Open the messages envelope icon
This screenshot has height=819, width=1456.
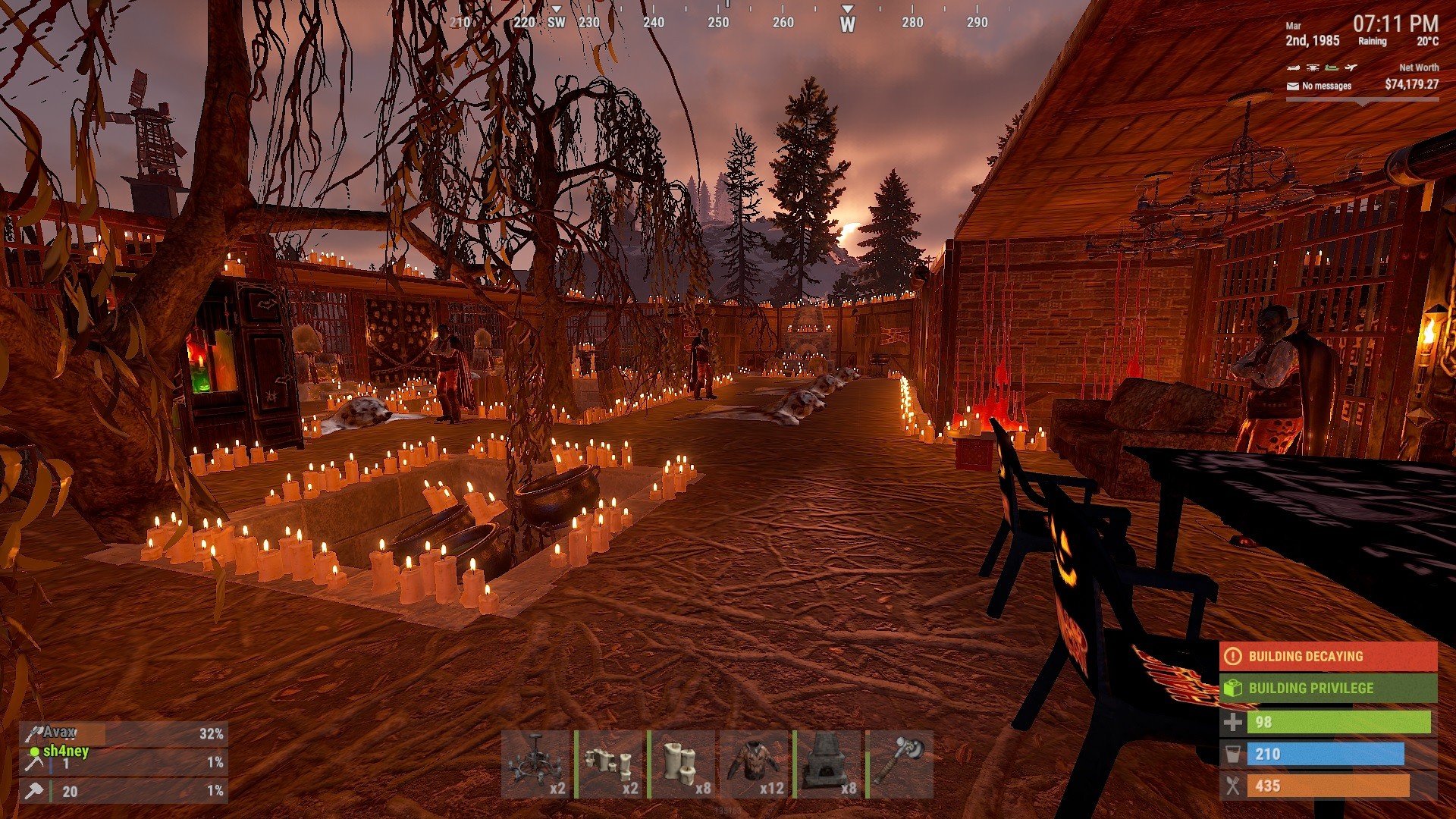point(1293,86)
